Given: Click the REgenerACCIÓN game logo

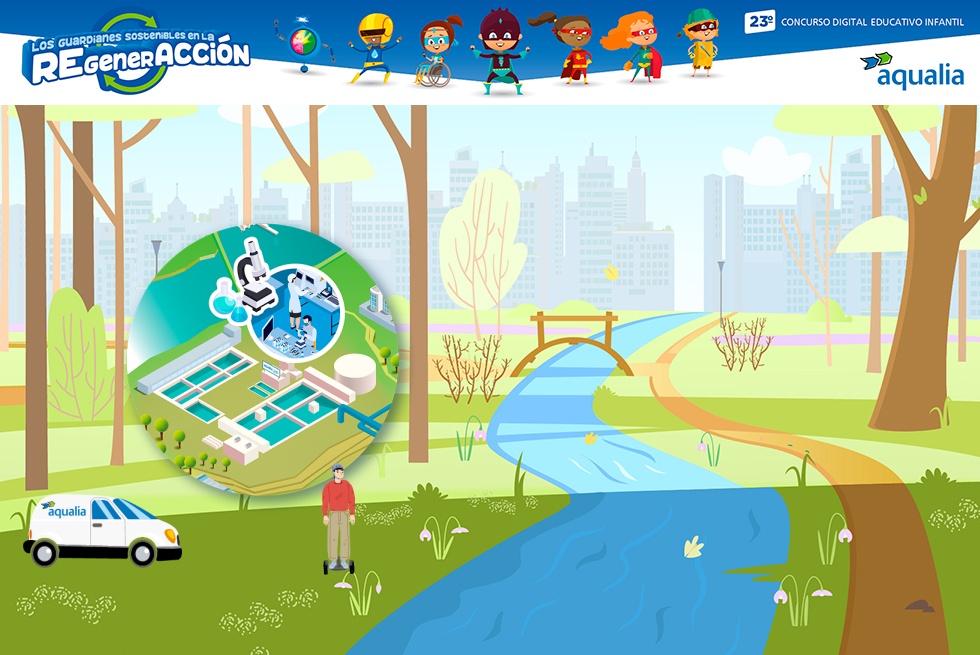Looking at the screenshot, I should click(138, 55).
